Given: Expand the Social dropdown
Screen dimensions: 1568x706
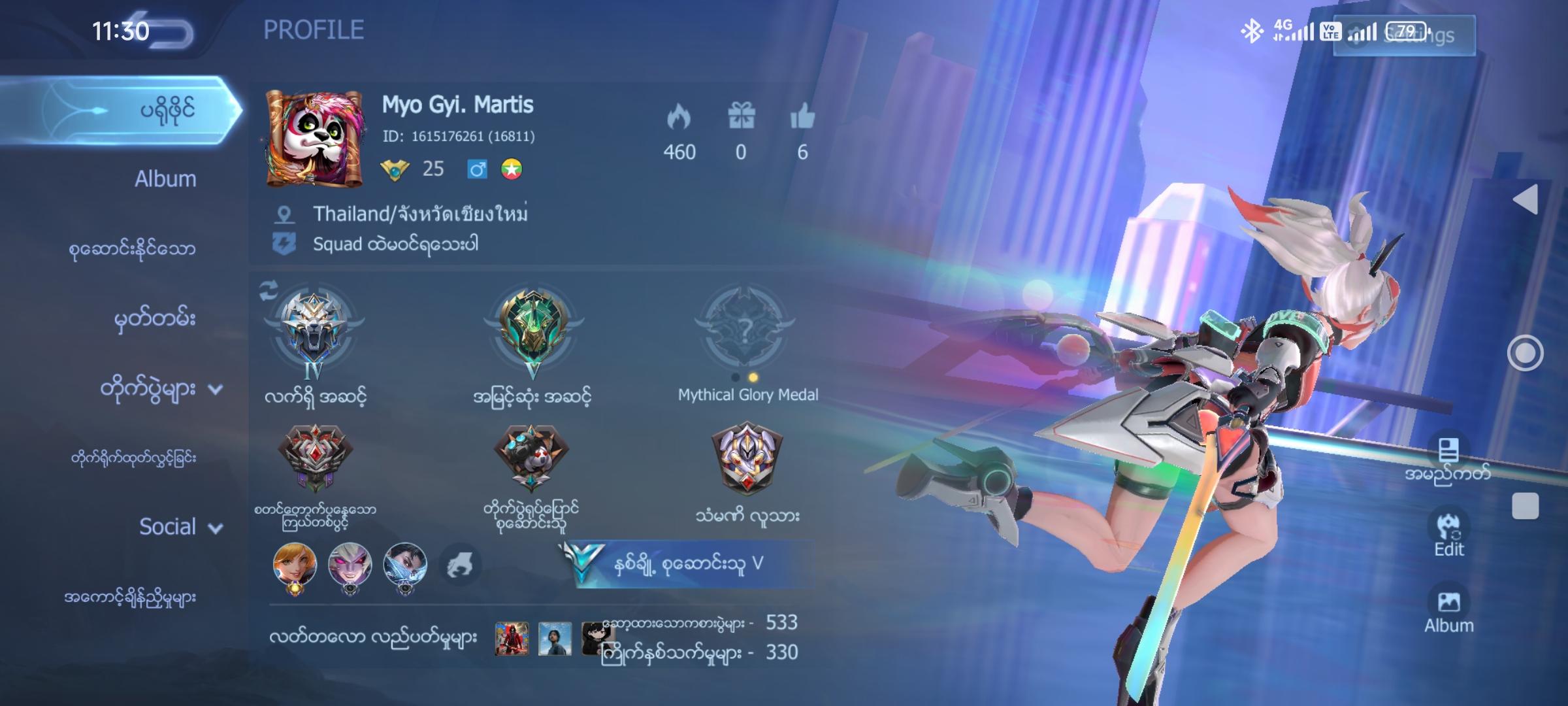Looking at the screenshot, I should click(214, 527).
